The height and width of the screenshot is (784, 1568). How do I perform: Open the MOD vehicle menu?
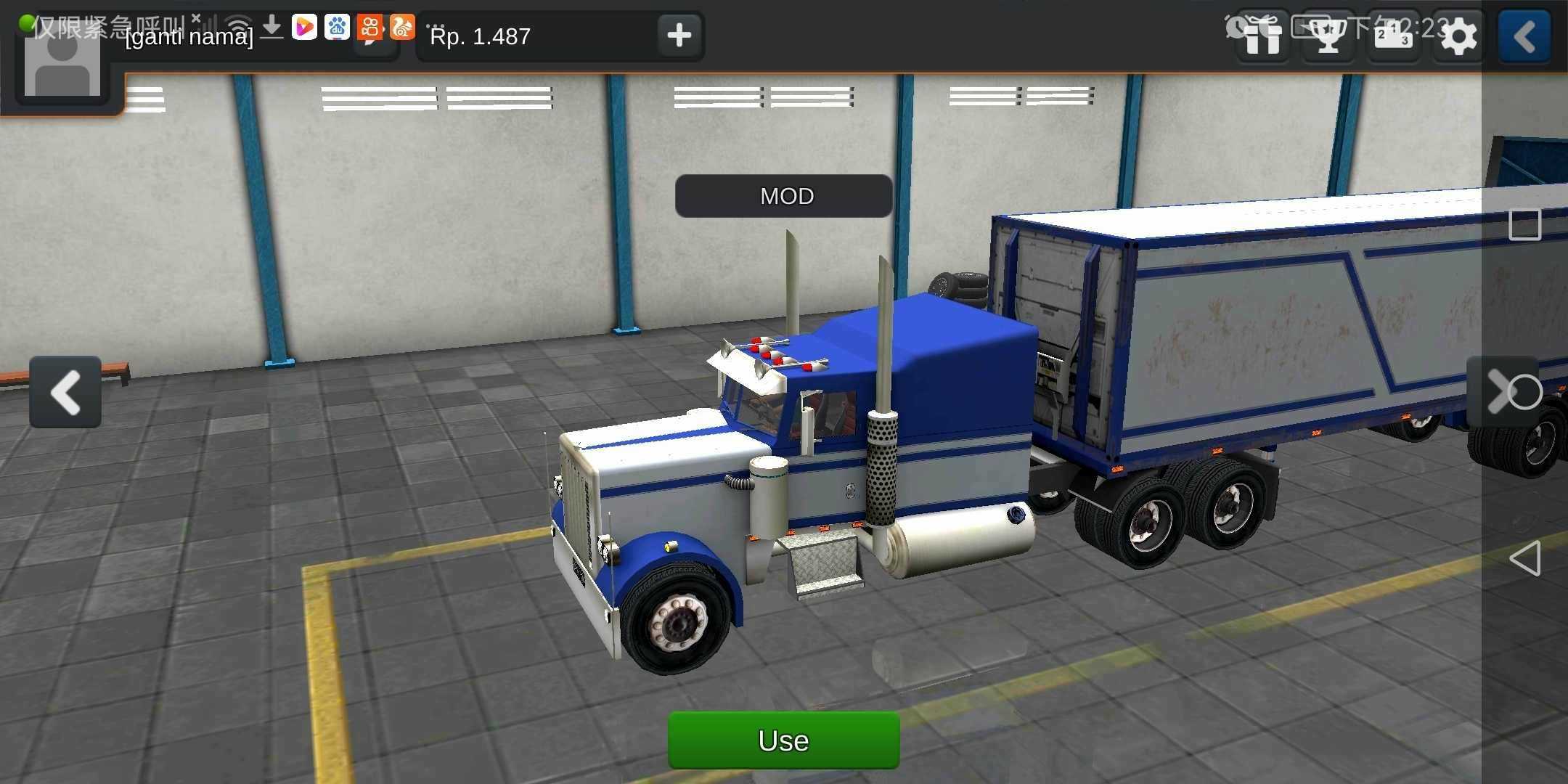tap(784, 196)
